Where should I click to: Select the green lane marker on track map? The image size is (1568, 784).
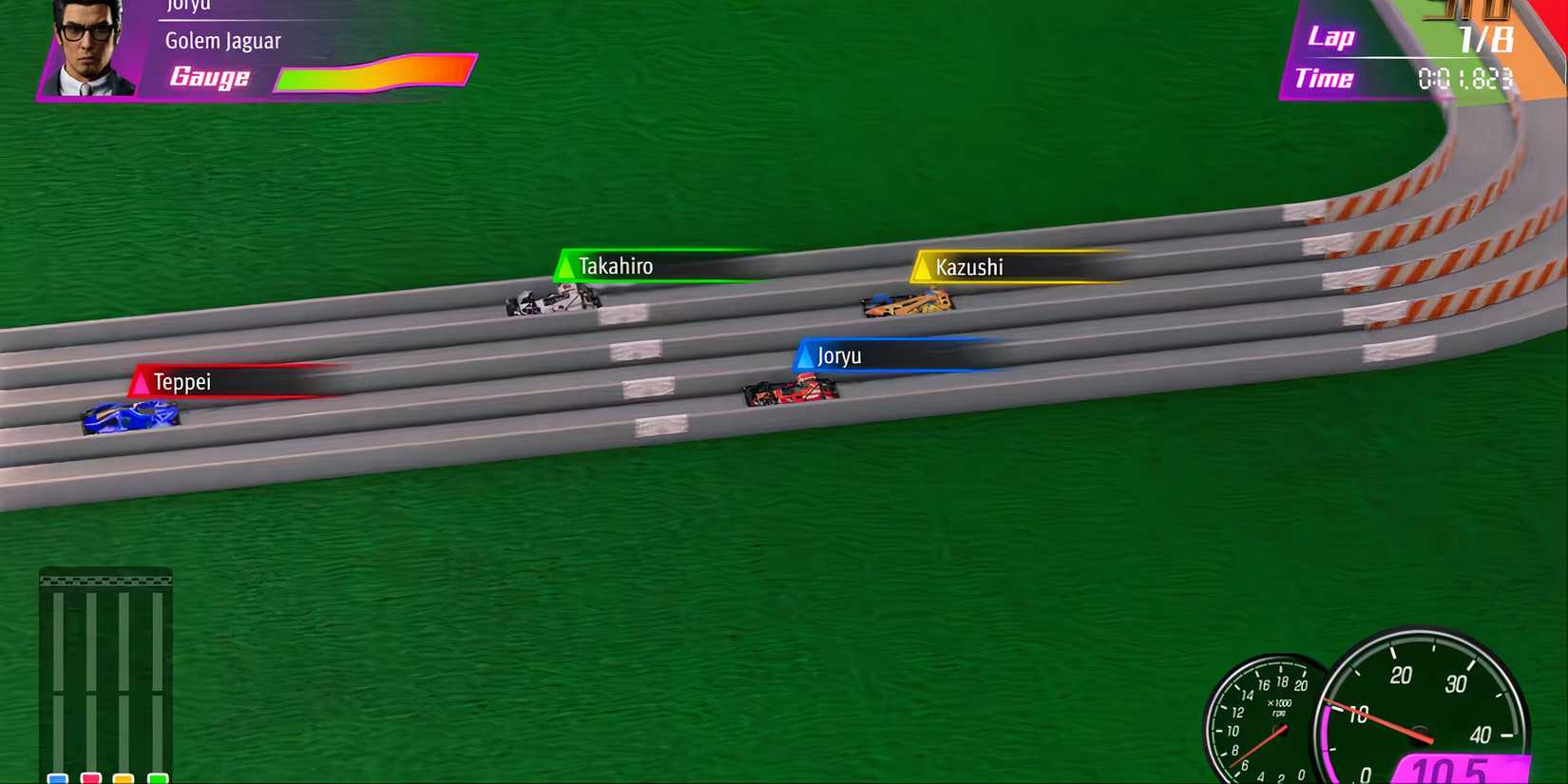[157, 777]
